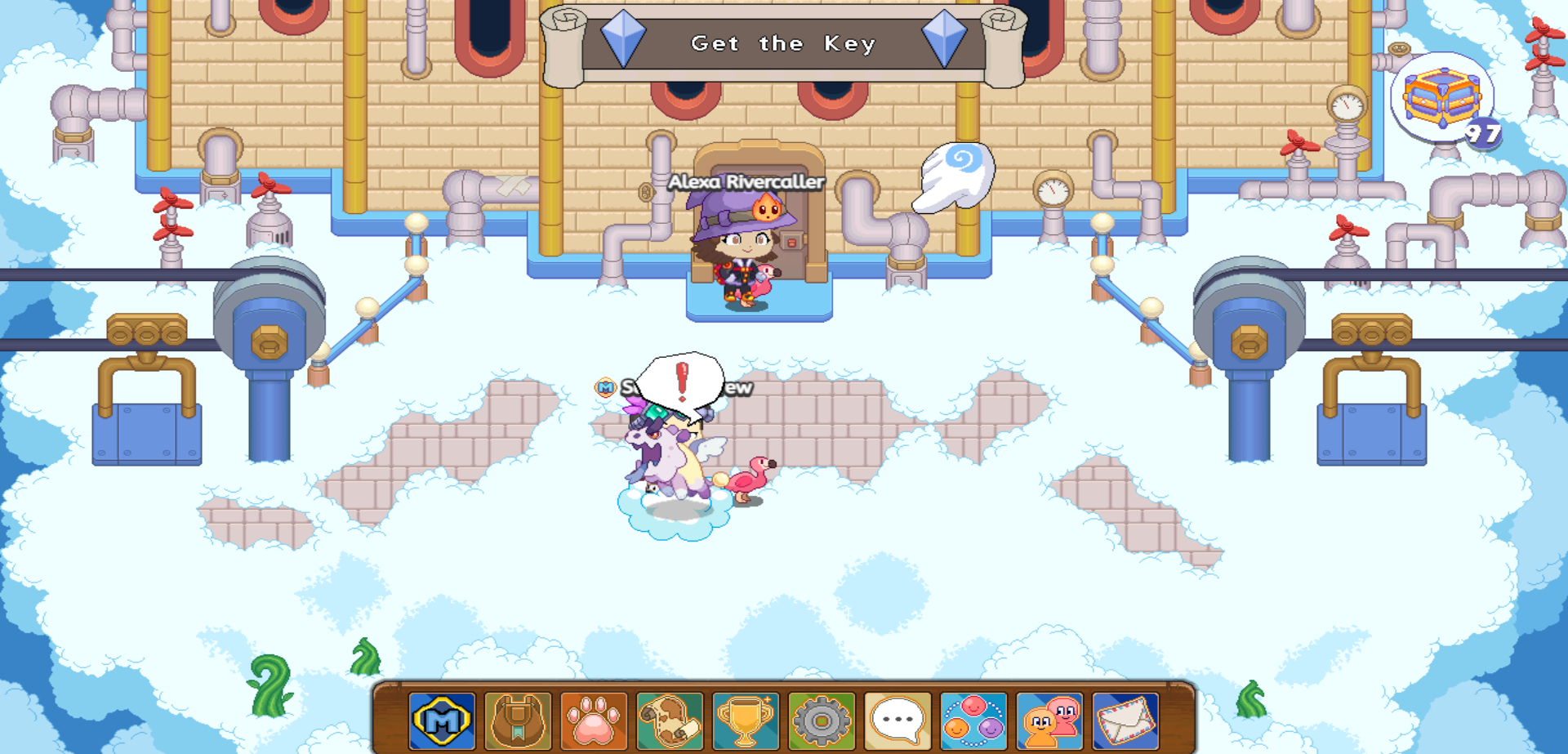Click the trophy achievements icon

coord(747,719)
